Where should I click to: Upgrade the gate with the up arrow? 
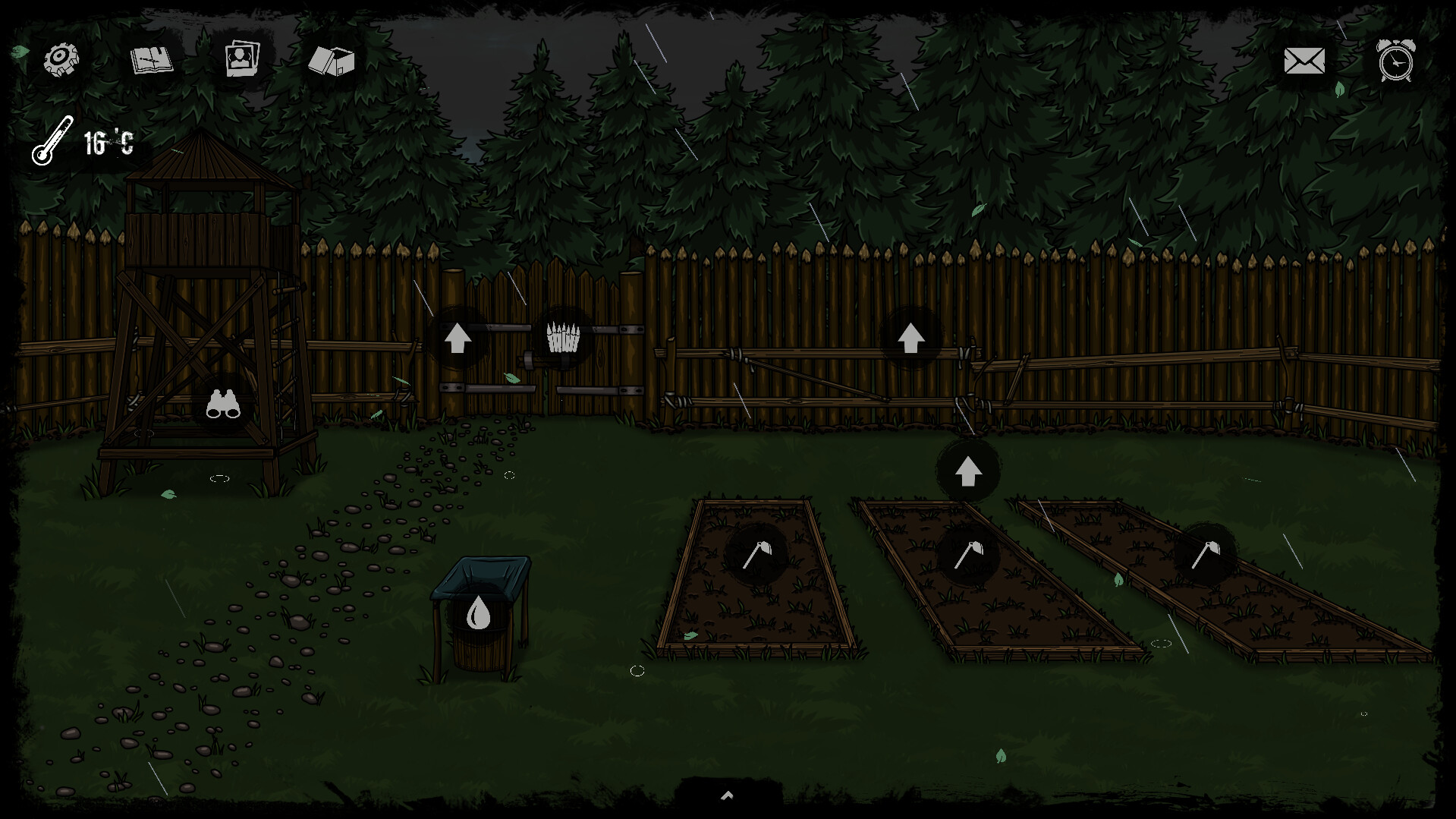(x=458, y=336)
